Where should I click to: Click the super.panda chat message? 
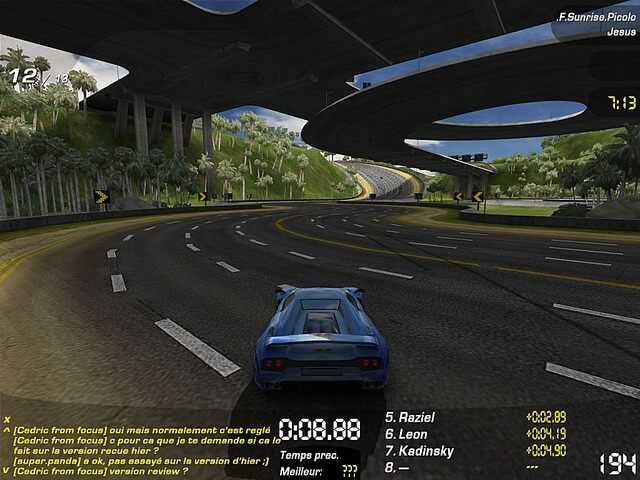(x=140, y=460)
